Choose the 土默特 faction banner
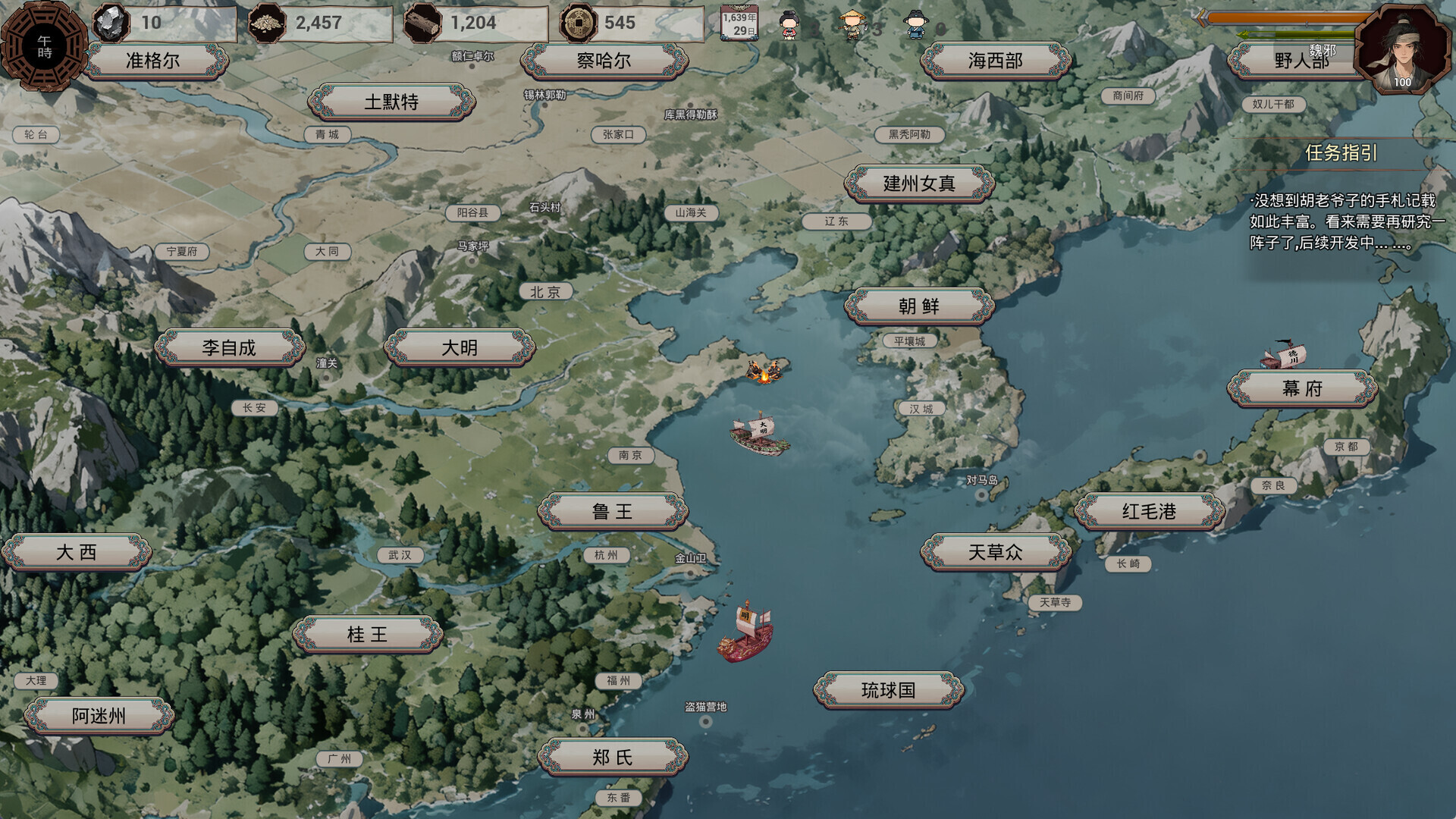 tap(391, 102)
